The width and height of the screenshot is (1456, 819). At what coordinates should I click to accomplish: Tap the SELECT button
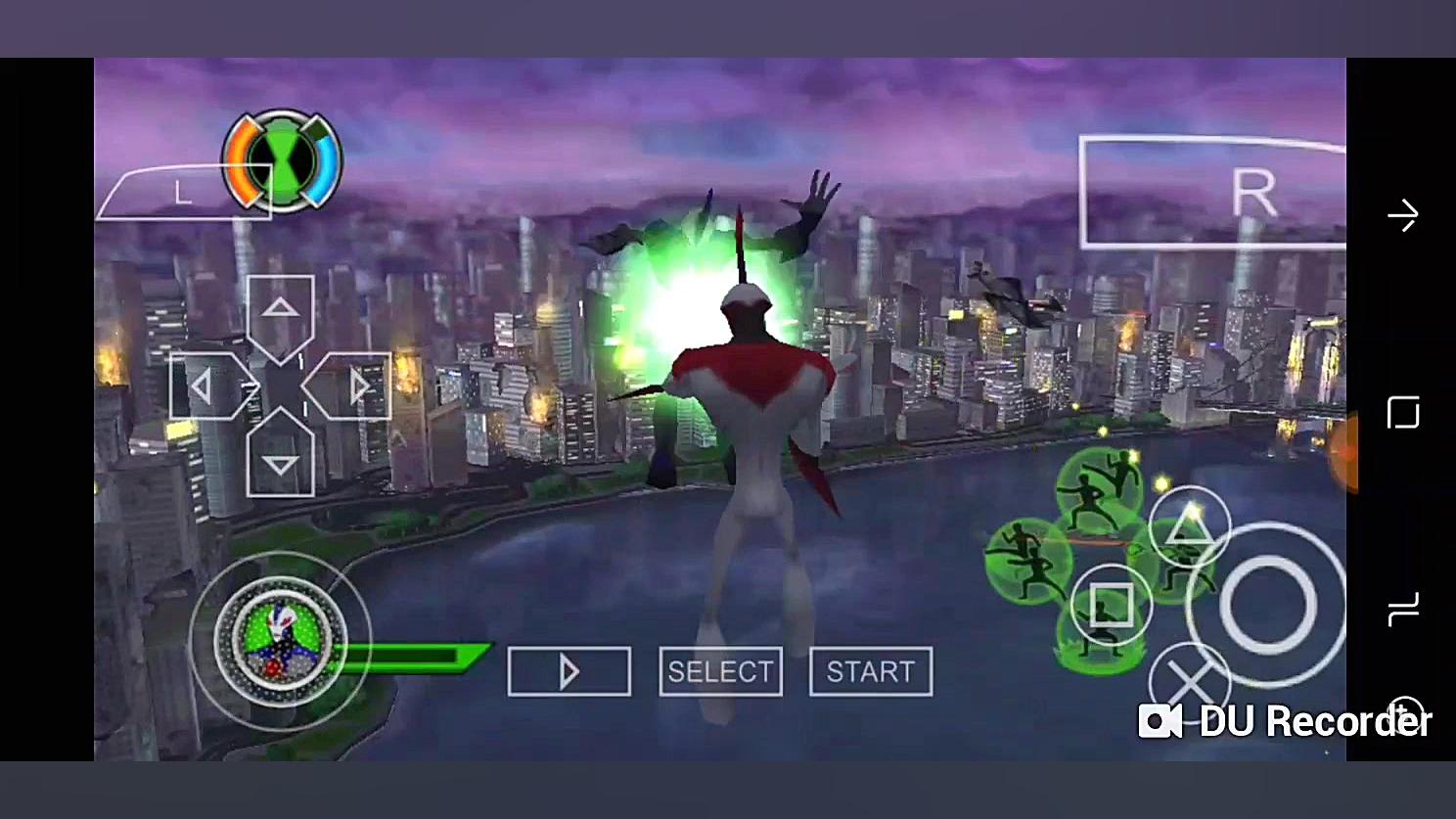click(x=720, y=672)
